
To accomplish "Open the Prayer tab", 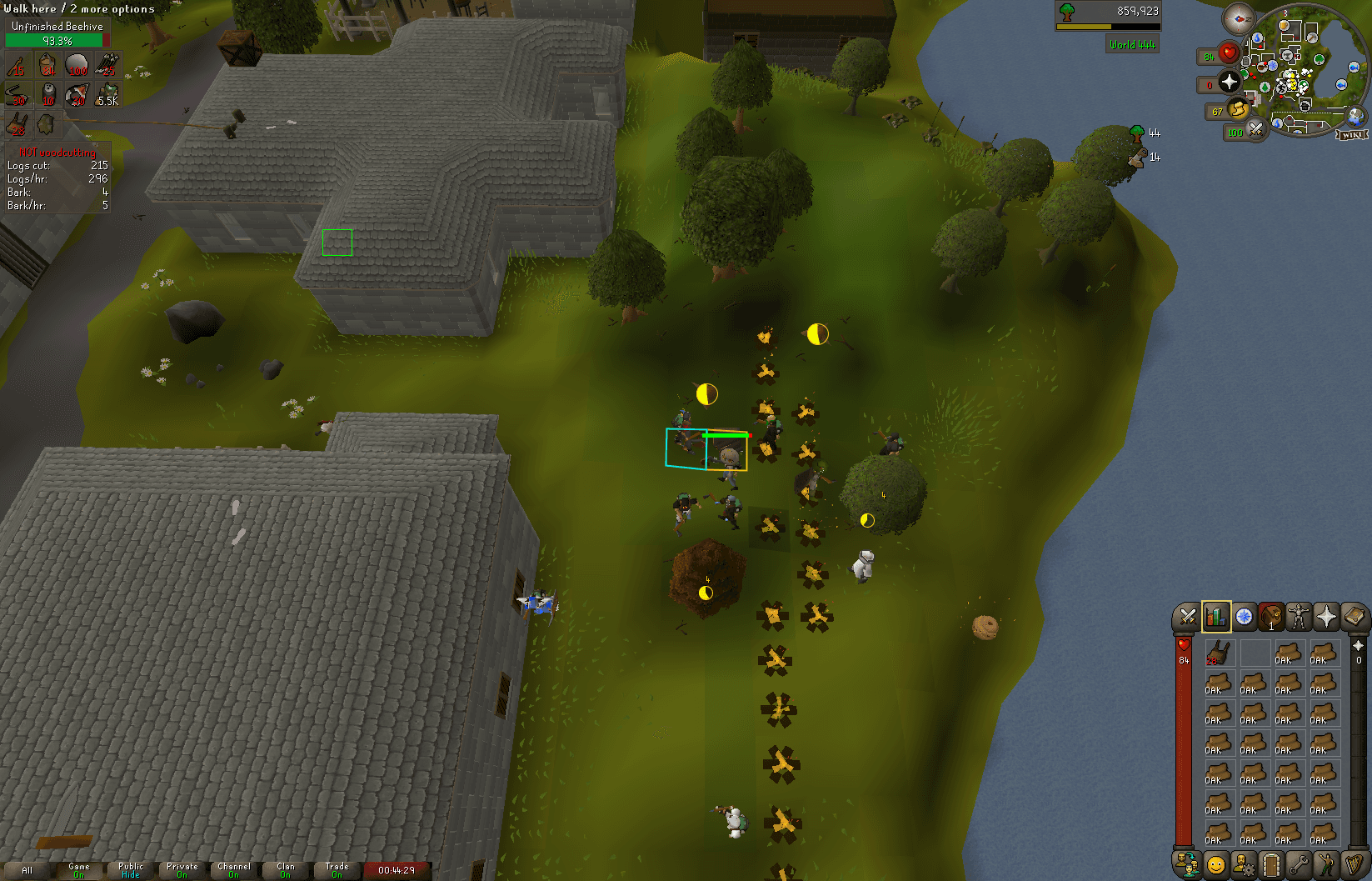I will [1326, 617].
